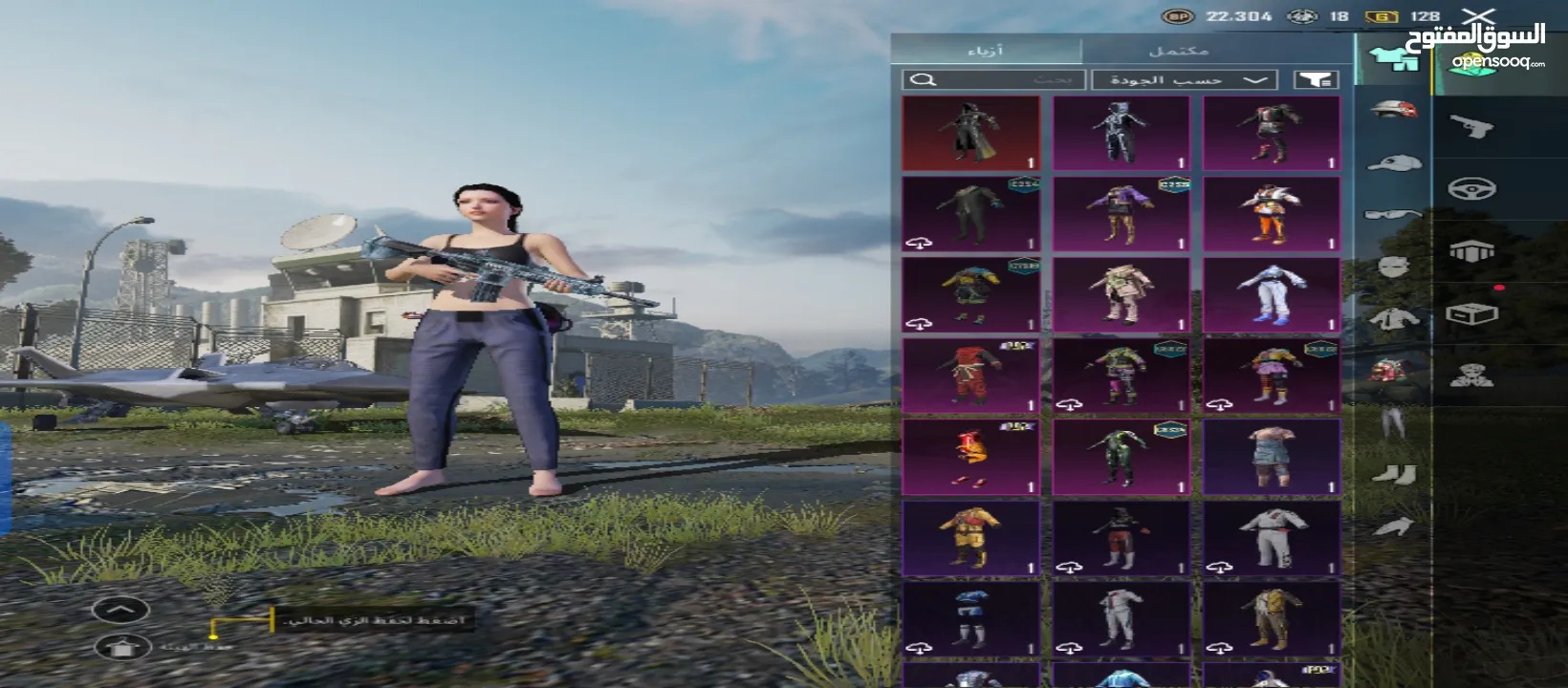
Task: Open the inventory filter button
Action: 1316,80
